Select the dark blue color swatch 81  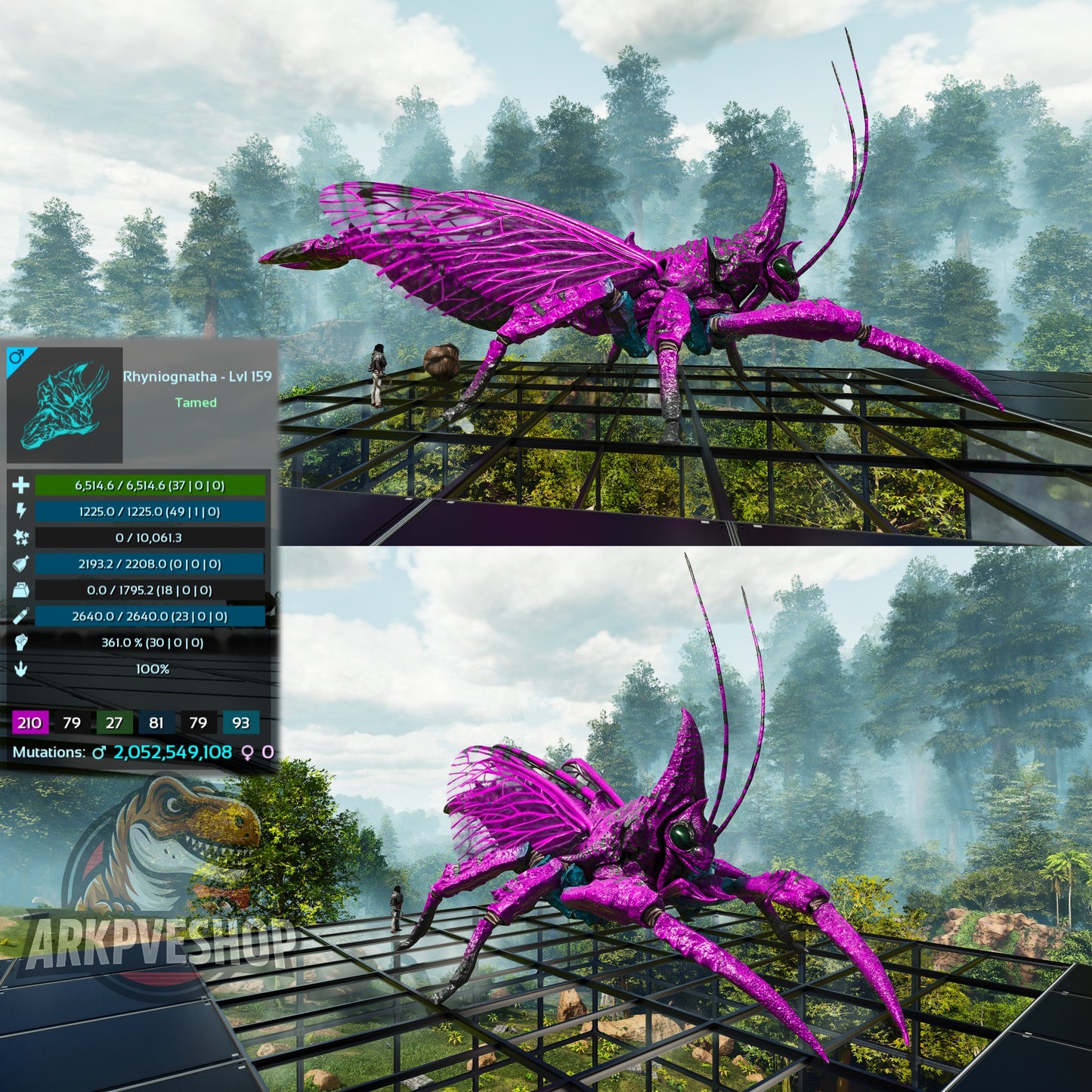pyautogui.click(x=156, y=722)
